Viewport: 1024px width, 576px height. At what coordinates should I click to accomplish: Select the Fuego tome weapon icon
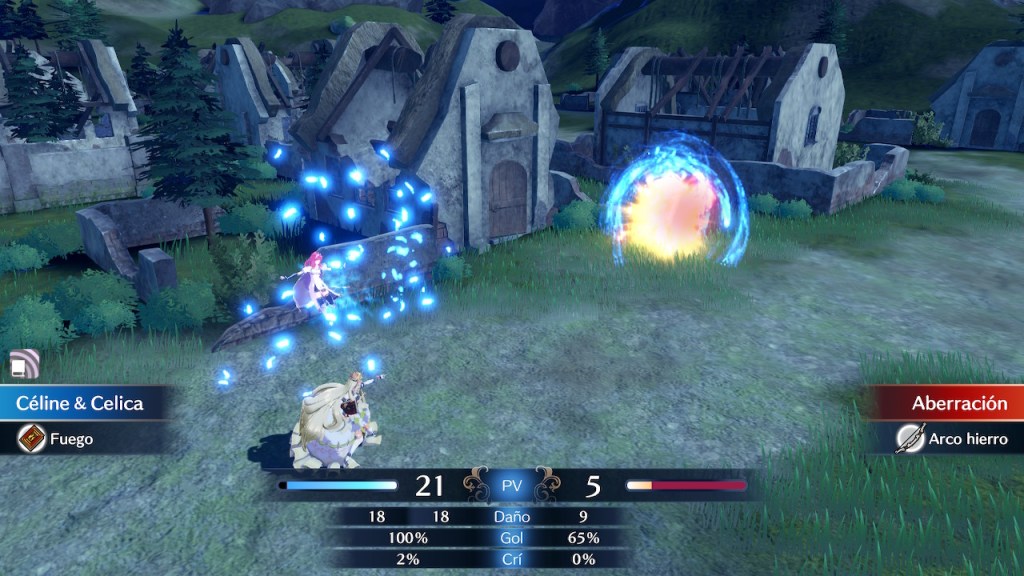[x=31, y=438]
